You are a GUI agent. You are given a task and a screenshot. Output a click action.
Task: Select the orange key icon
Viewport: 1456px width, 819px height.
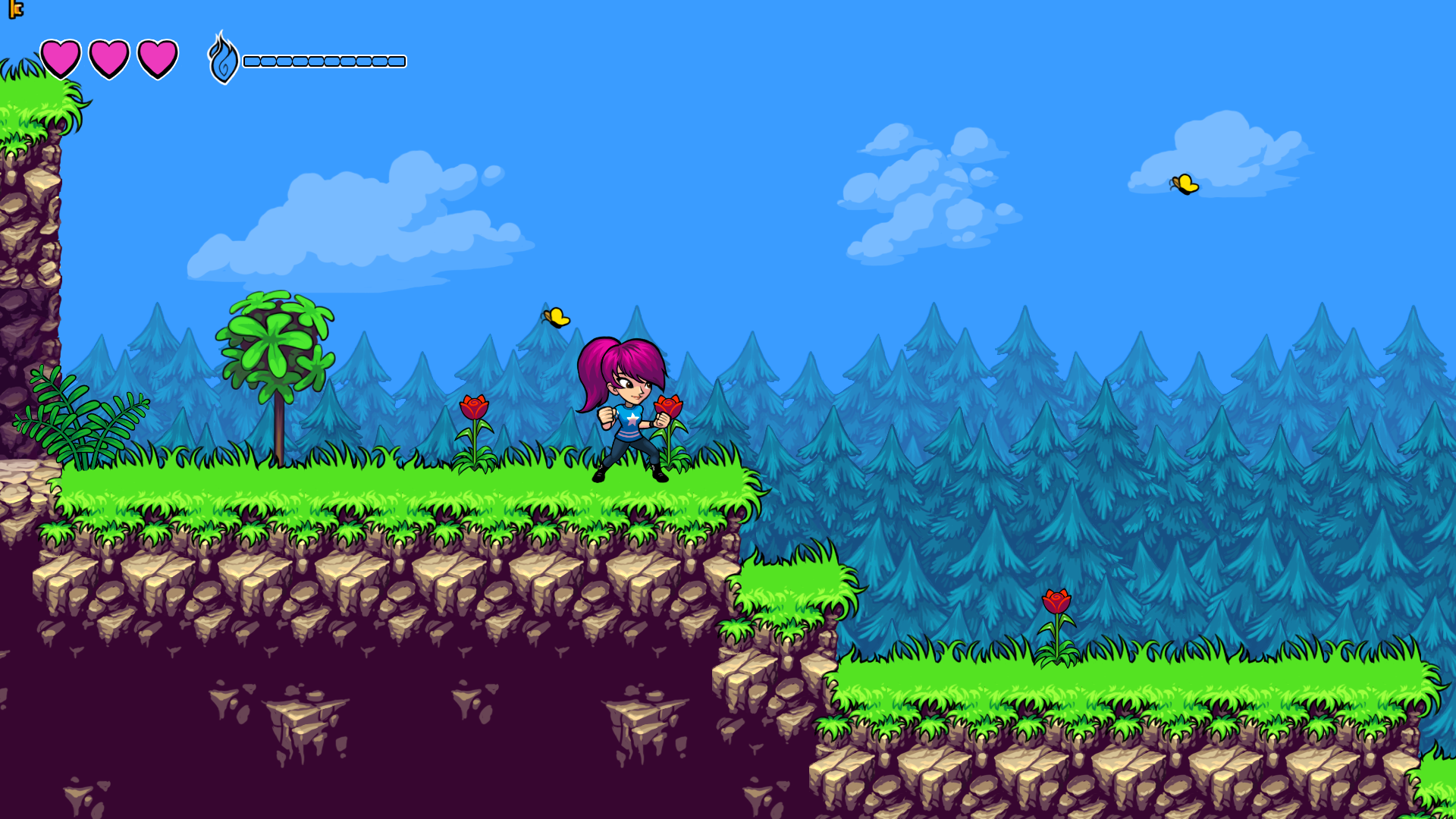15,9
